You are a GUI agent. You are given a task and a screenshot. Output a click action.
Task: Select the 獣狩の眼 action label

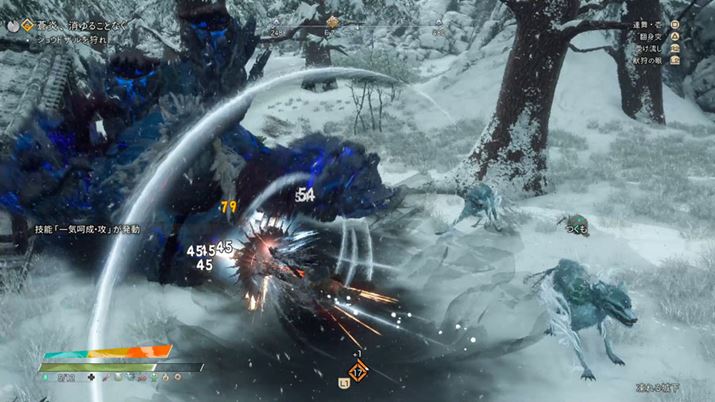pyautogui.click(x=651, y=60)
